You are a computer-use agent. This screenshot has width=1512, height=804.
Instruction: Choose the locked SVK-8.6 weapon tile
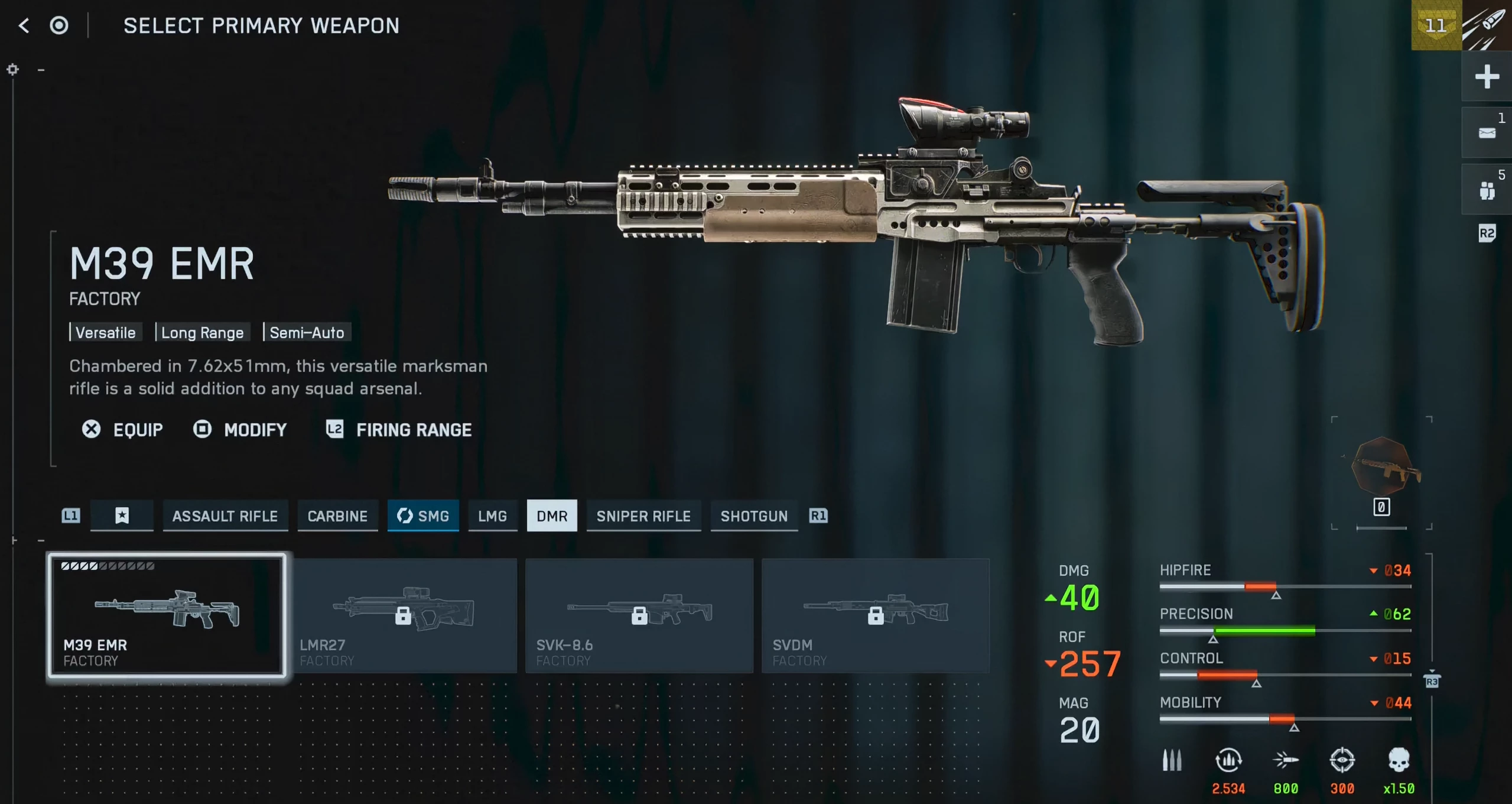point(639,615)
